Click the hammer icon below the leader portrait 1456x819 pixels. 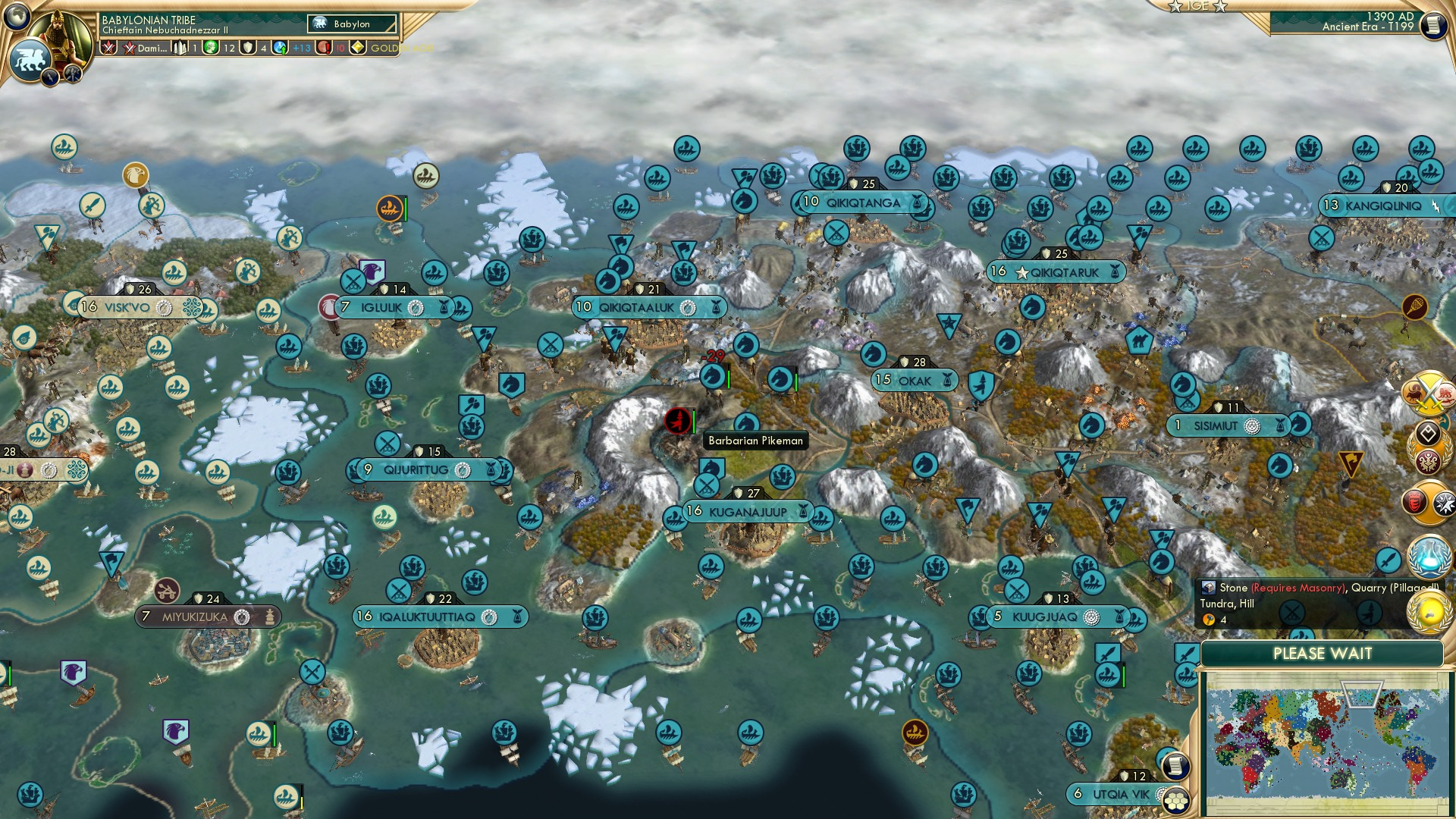[x=73, y=74]
